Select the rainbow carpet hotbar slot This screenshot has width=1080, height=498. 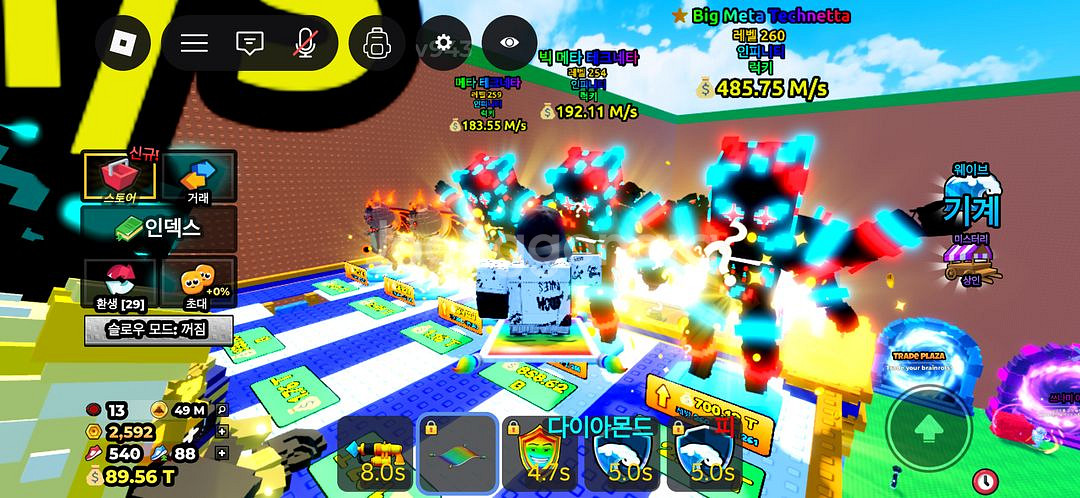457,453
